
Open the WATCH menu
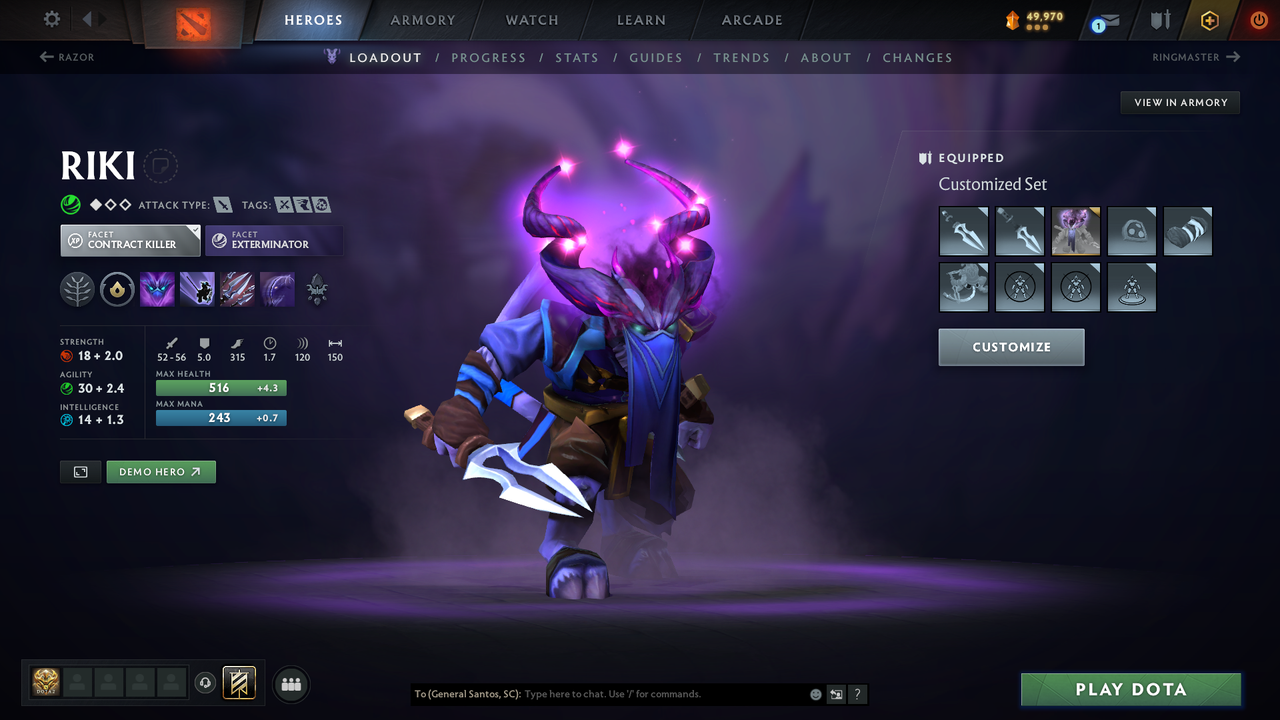coord(531,20)
